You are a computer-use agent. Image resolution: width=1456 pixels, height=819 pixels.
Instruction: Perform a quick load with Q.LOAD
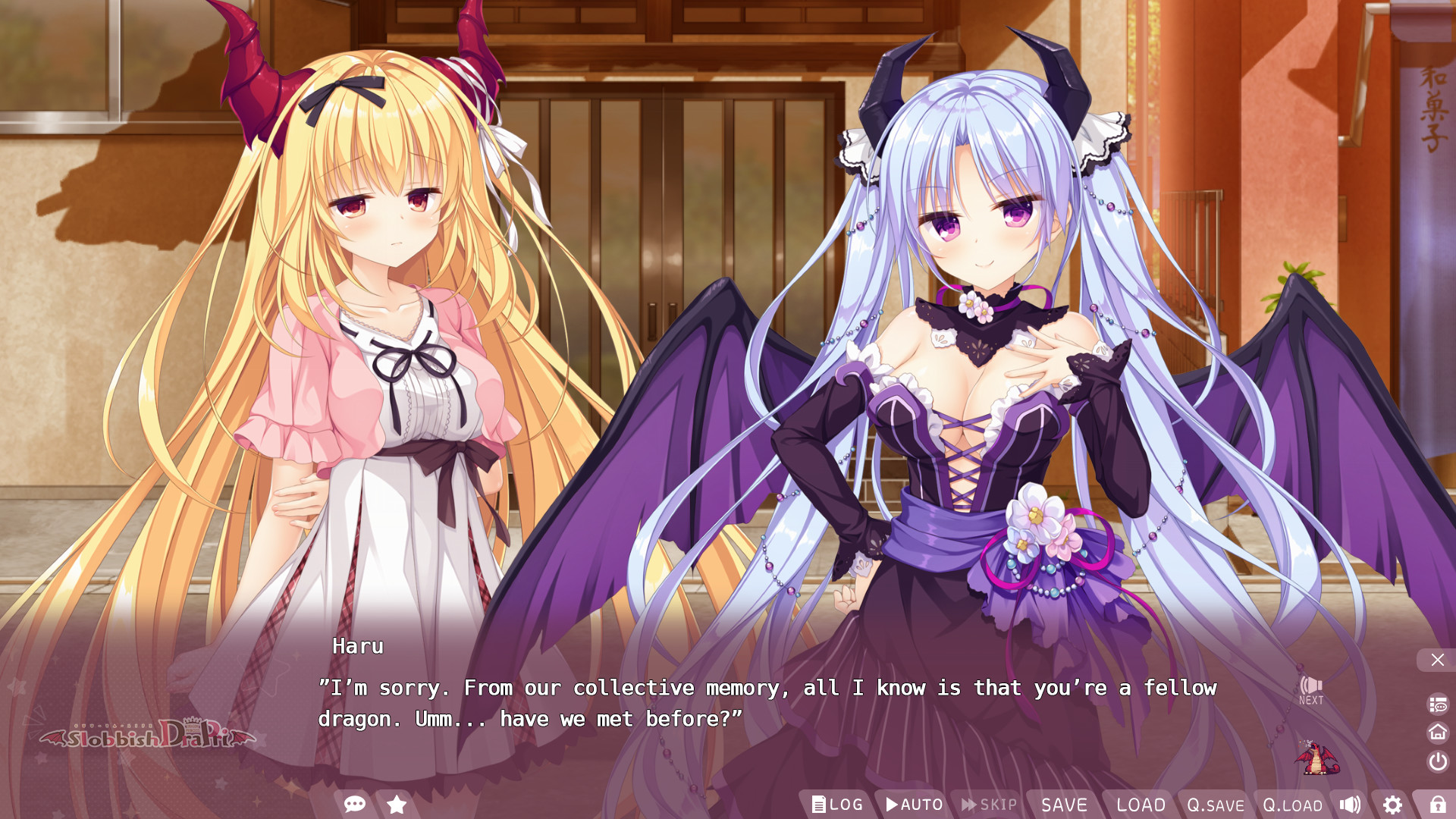(x=1291, y=805)
